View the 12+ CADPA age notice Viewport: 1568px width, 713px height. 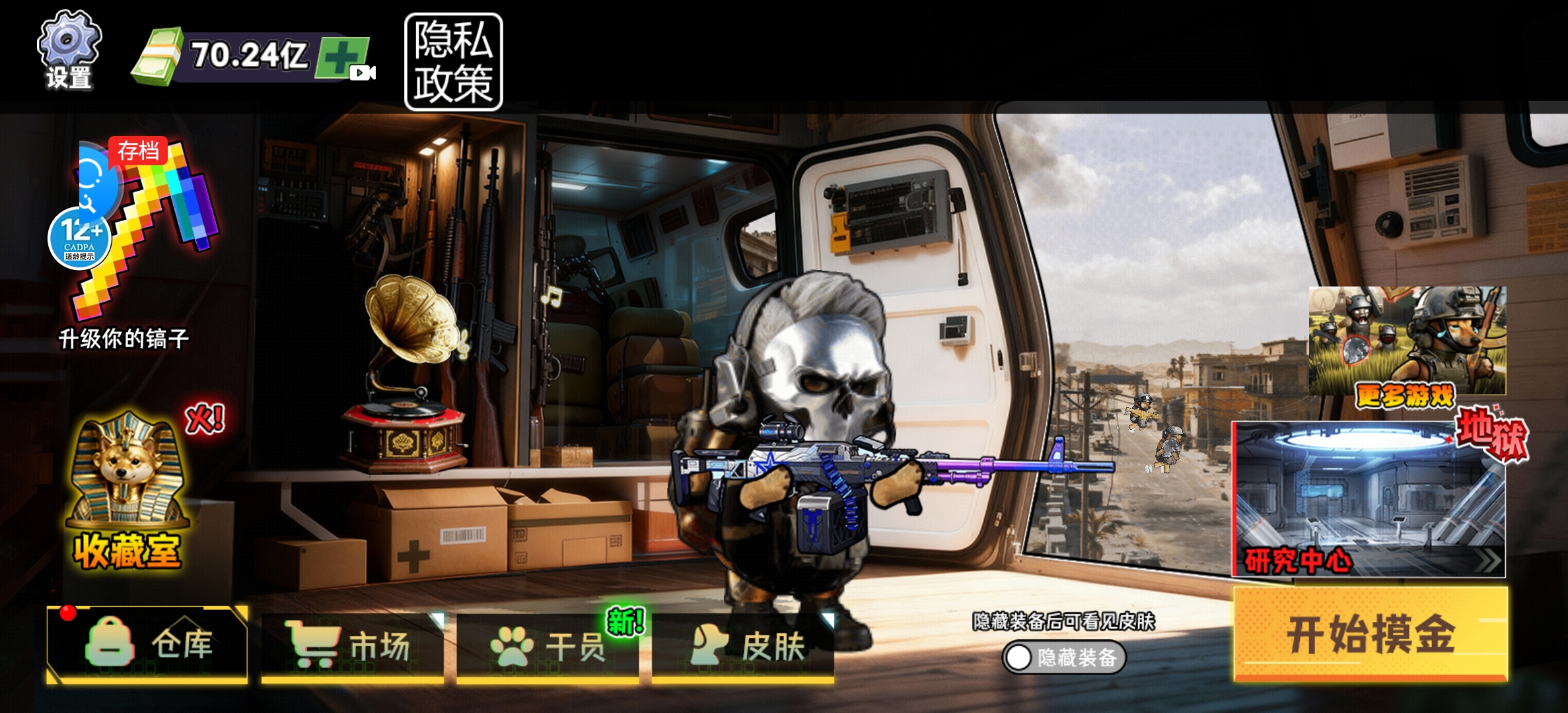pyautogui.click(x=79, y=239)
